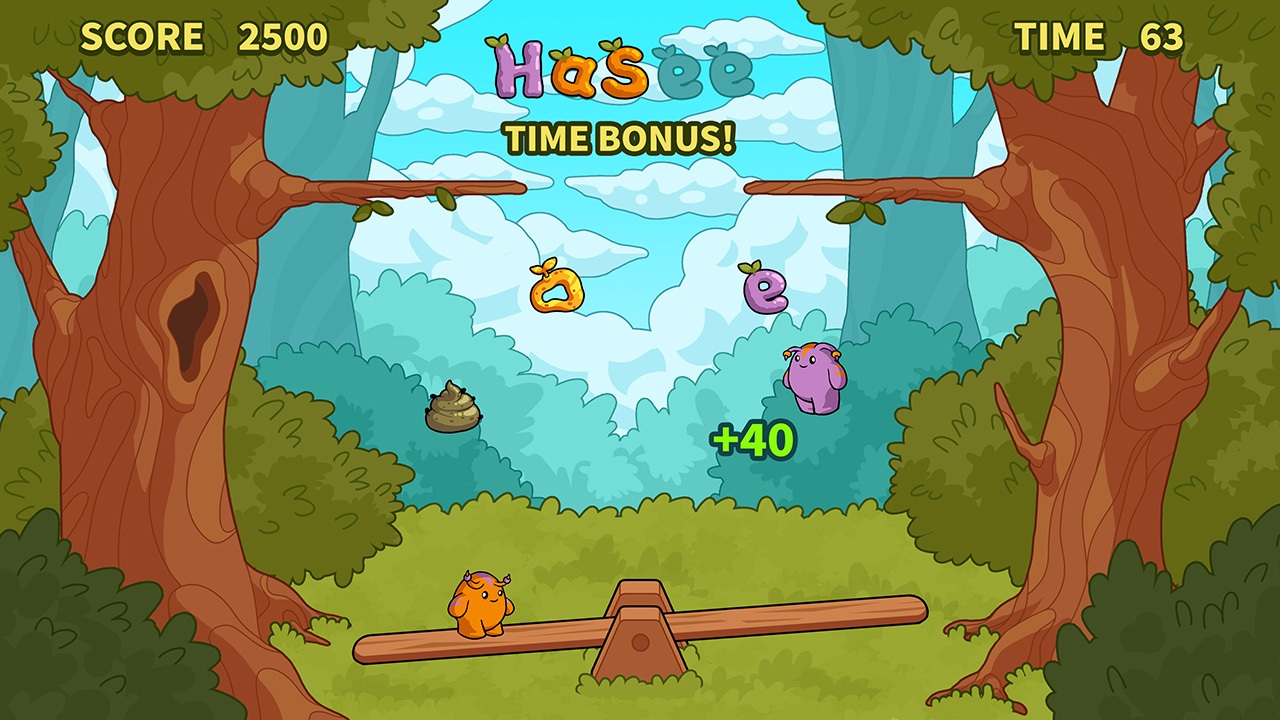Click the SCORE label in the top corner
Viewport: 1280px width, 720px height.
tap(143, 37)
